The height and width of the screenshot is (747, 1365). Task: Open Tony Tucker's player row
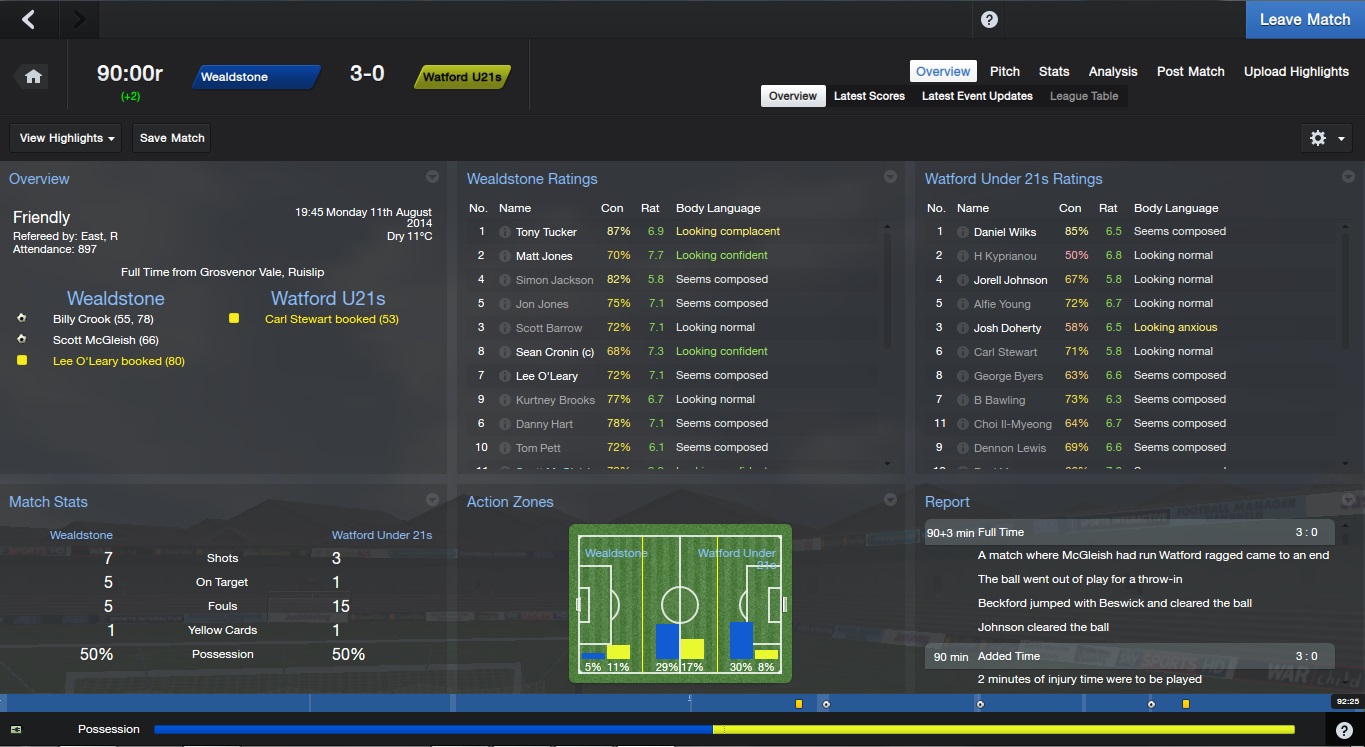pyautogui.click(x=546, y=232)
